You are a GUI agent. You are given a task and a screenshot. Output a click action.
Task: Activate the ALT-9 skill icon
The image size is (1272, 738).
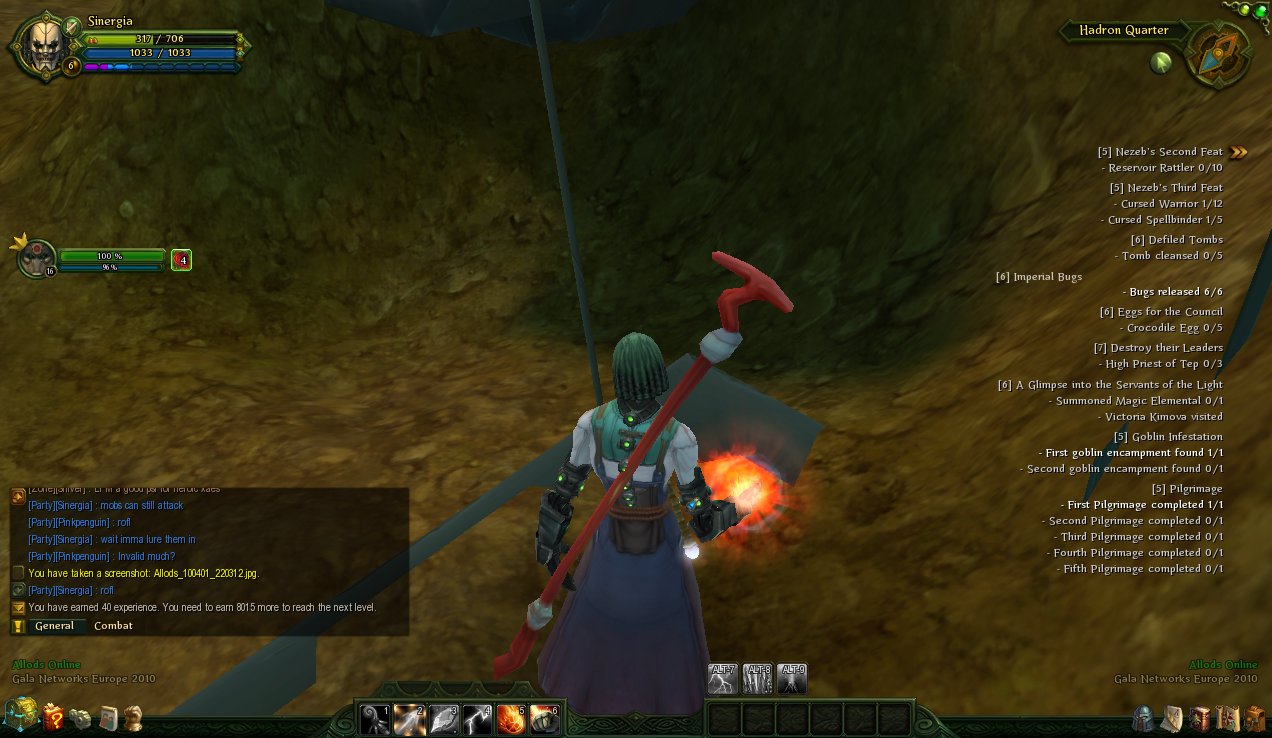pos(792,678)
